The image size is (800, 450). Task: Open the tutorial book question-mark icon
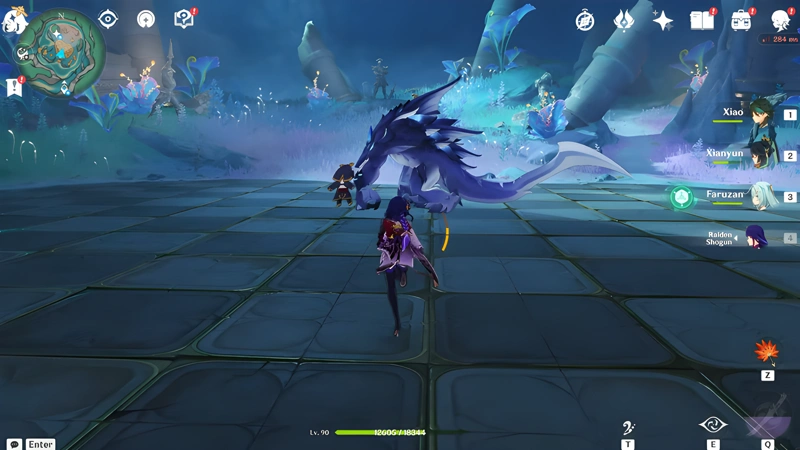coord(183,19)
